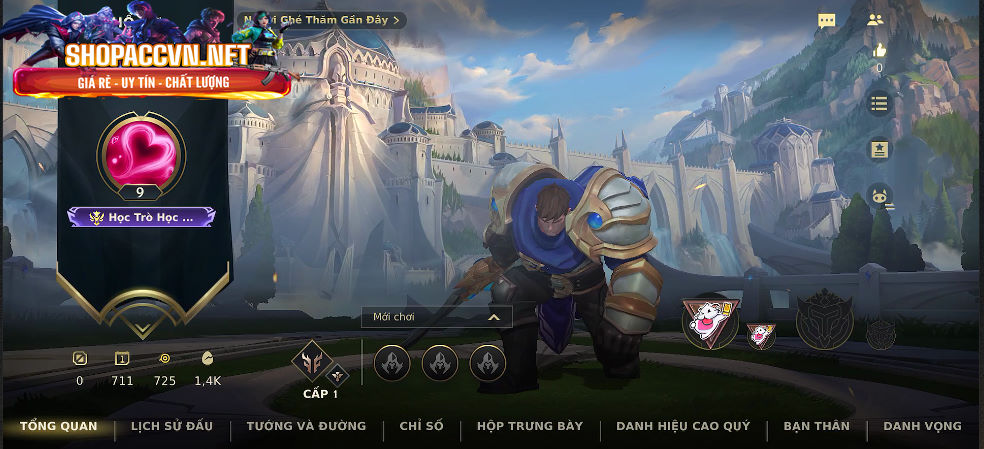984x449 pixels.
Task: Open the chat speech bubble icon
Action: (827, 21)
